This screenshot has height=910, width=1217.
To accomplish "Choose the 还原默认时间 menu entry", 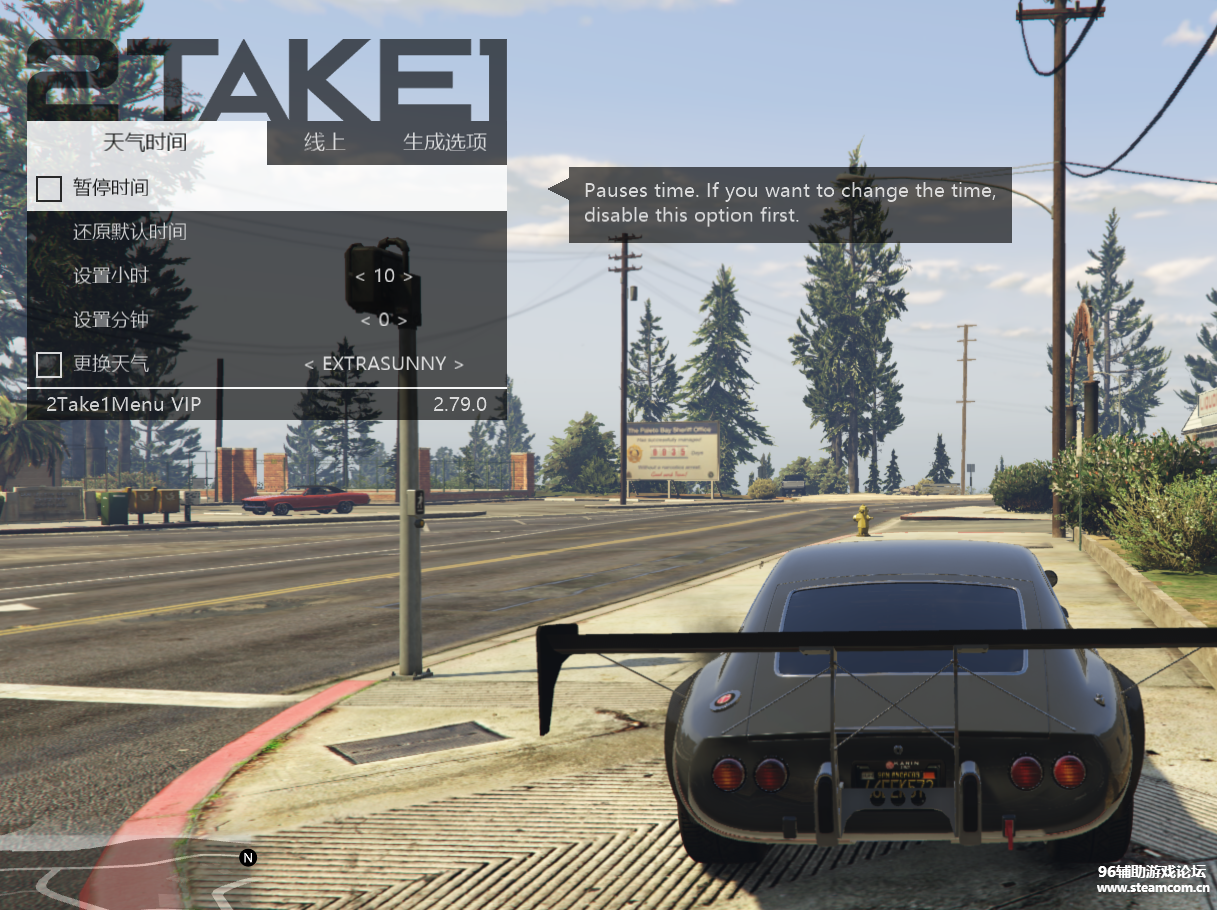I will [x=130, y=232].
